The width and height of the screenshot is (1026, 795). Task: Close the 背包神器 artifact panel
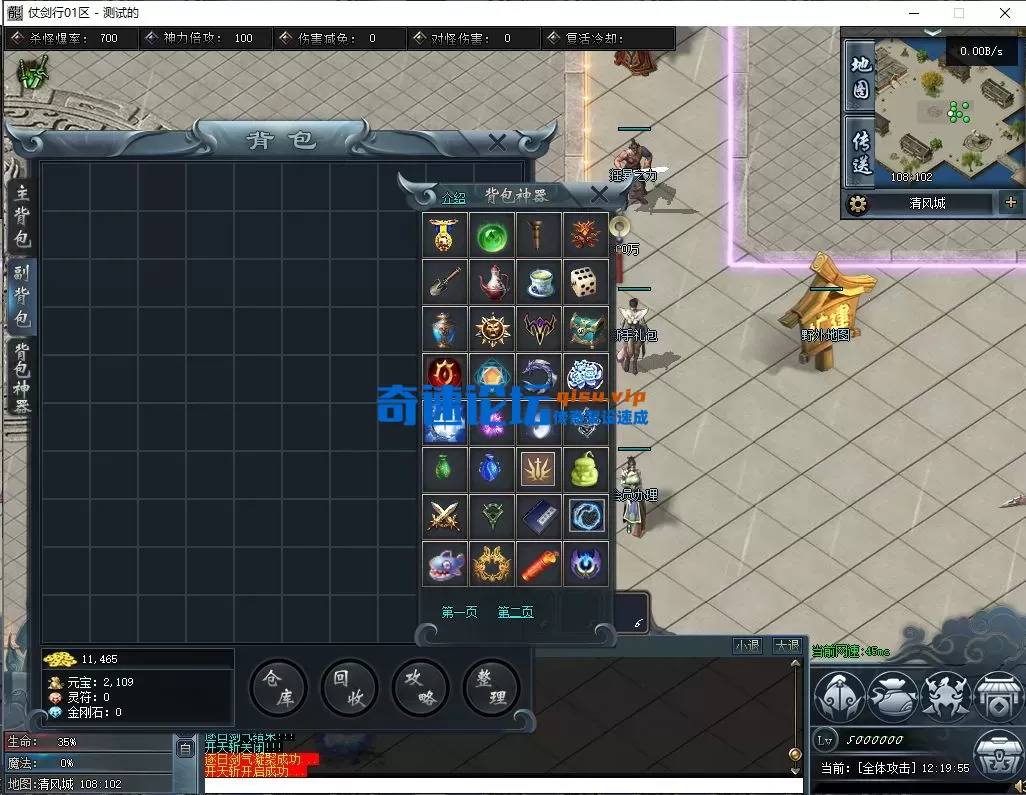[x=599, y=194]
